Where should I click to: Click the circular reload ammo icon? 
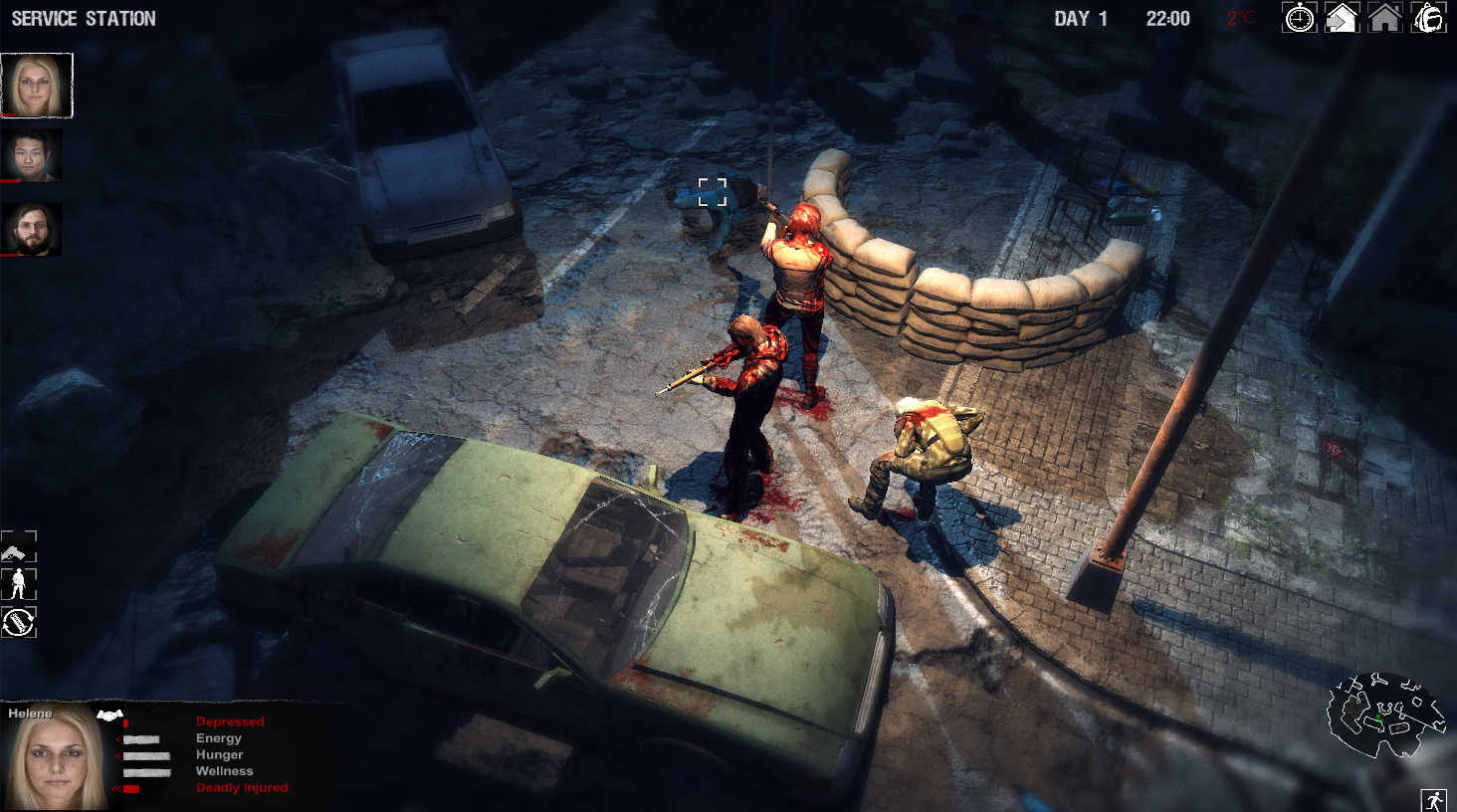click(x=19, y=622)
